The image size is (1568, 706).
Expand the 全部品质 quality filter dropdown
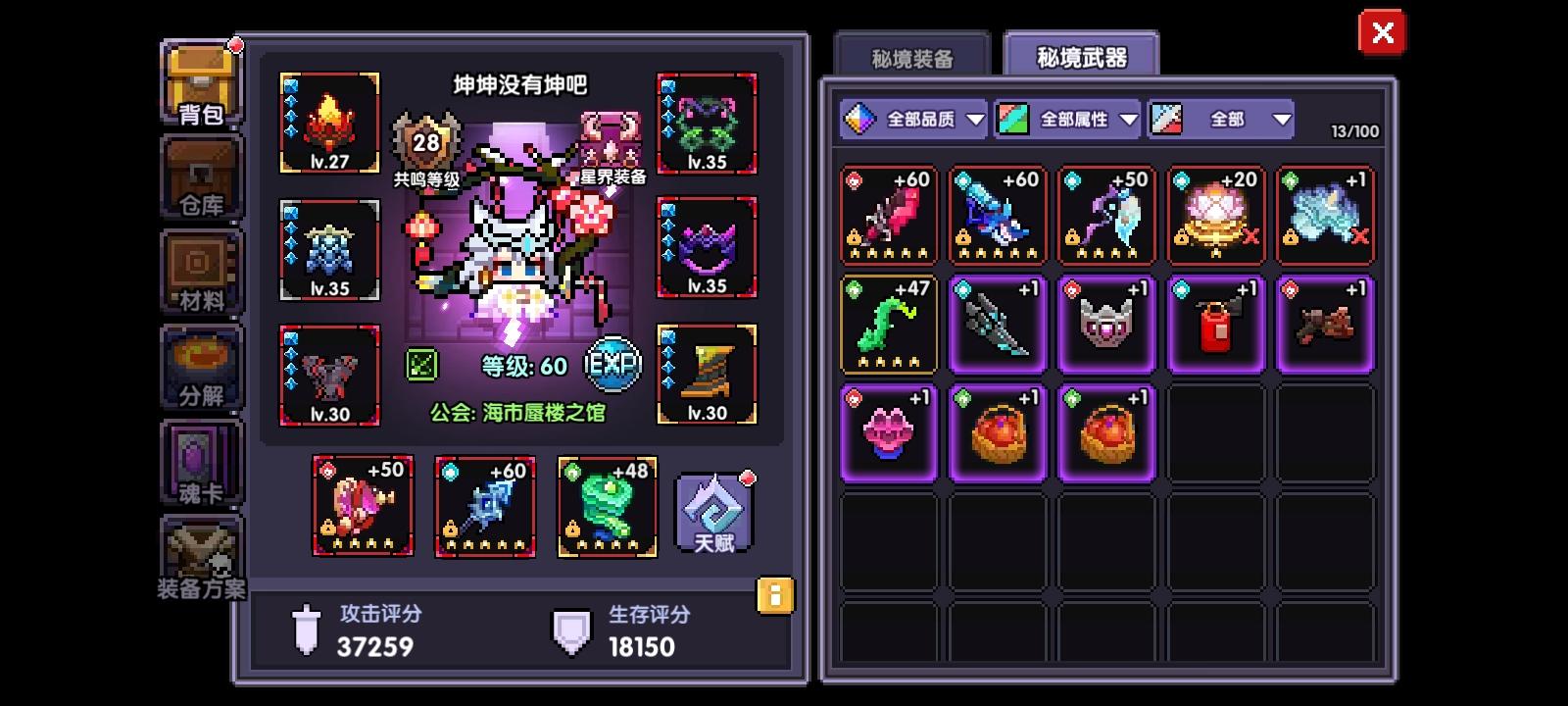[x=916, y=119]
